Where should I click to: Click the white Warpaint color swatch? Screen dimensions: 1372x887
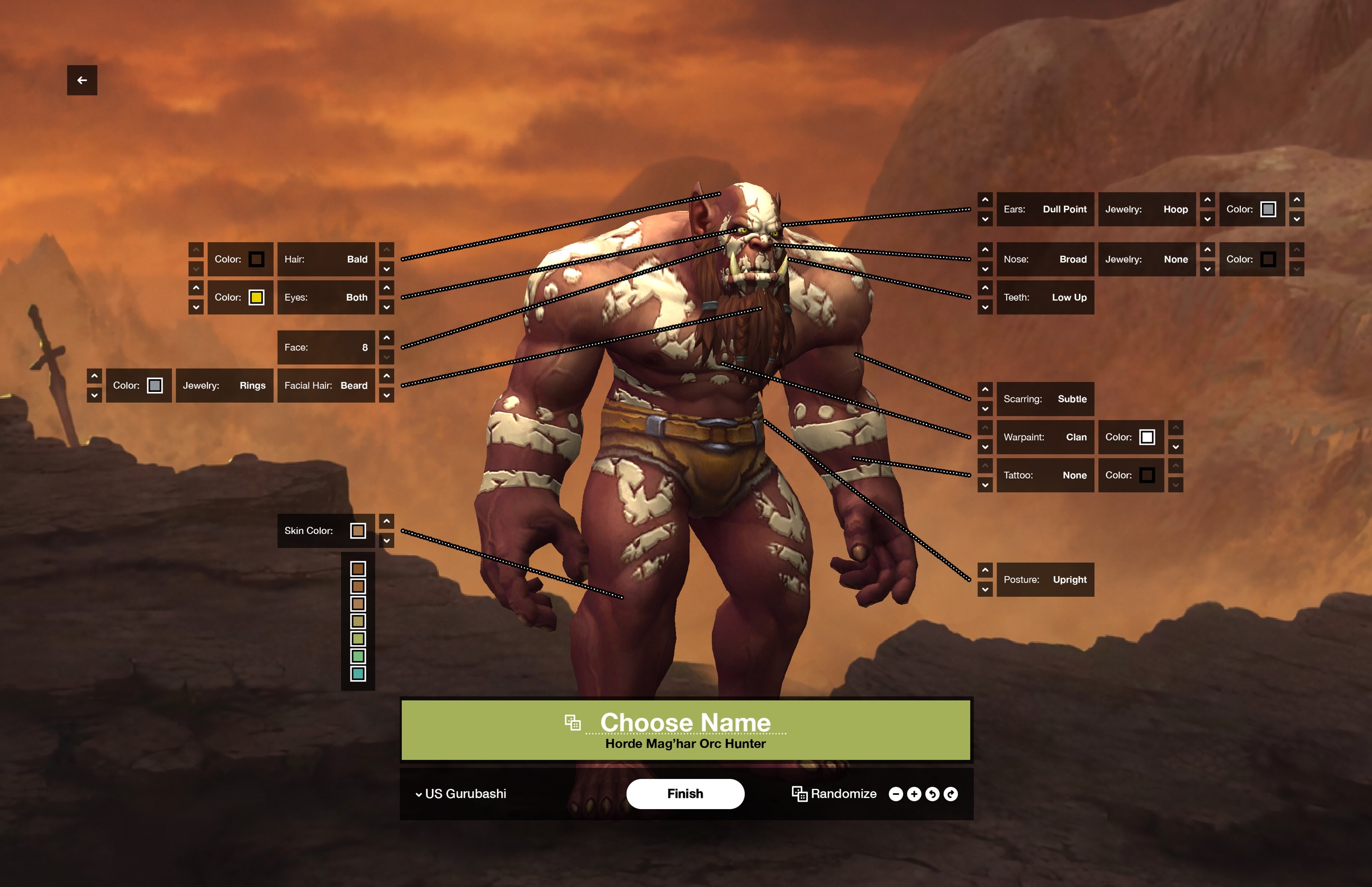pos(1147,437)
